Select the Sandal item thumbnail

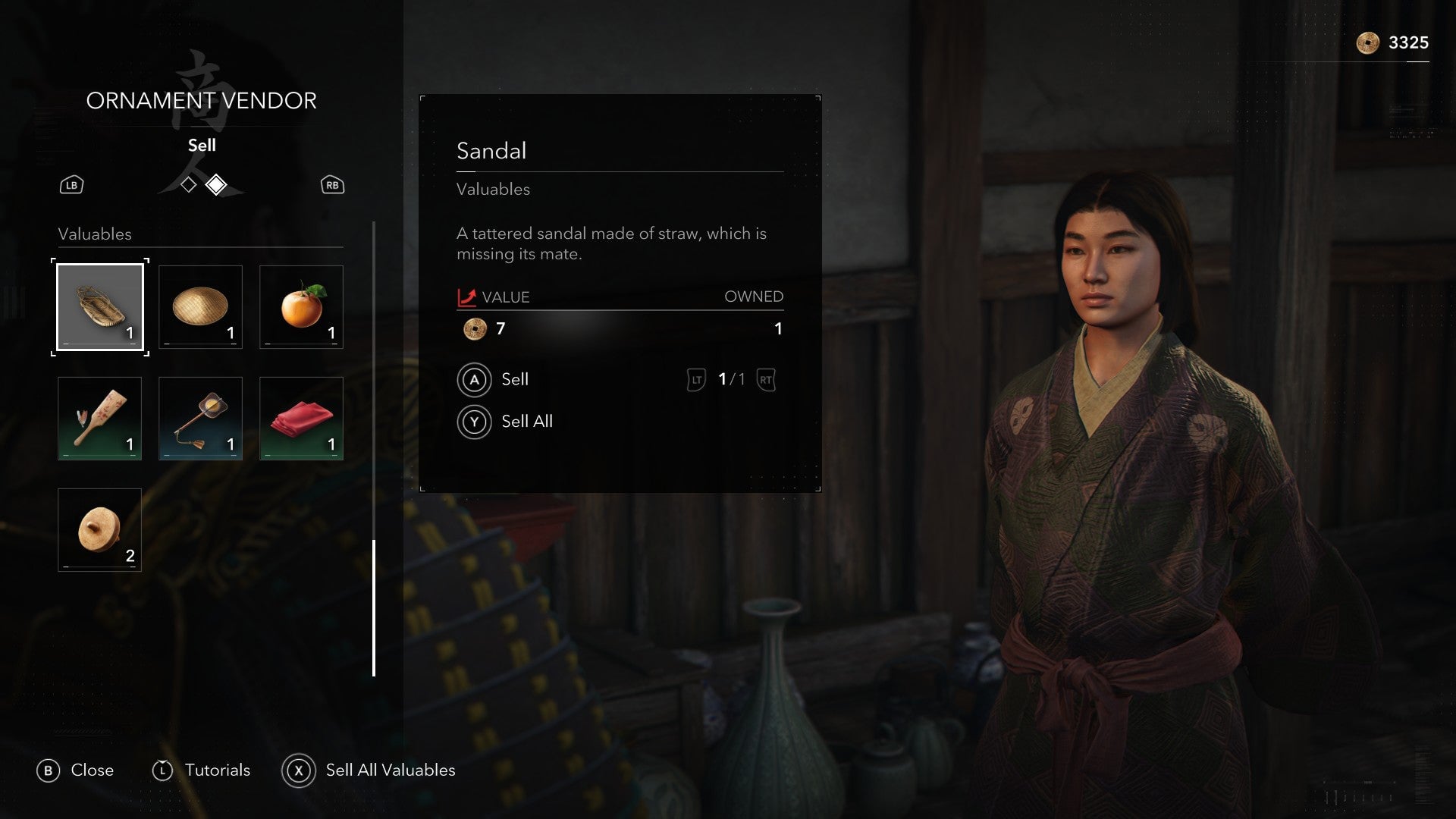click(99, 306)
